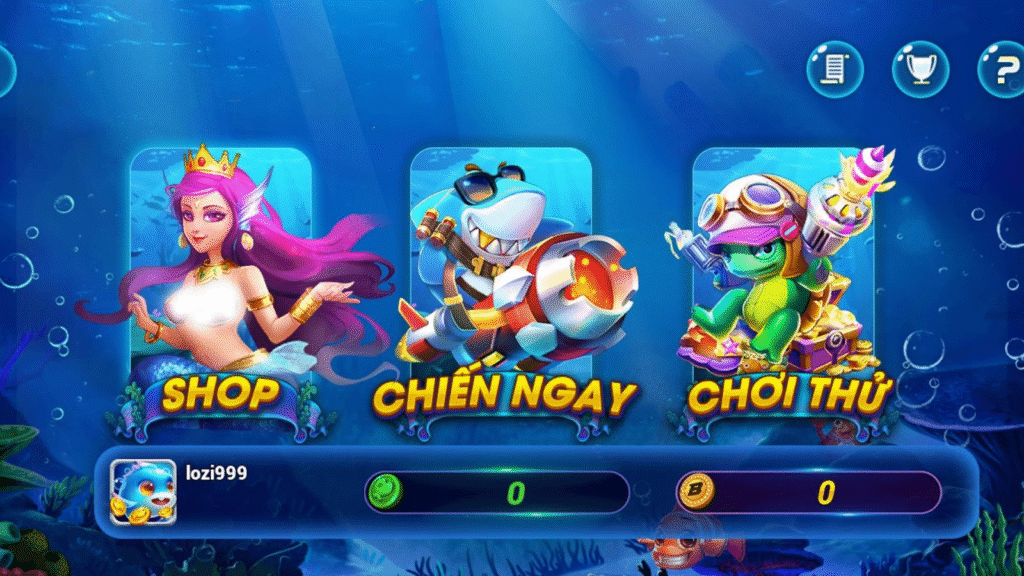Select the gold B coin balance bar
The width and height of the screenshot is (1024, 576).
coord(808,492)
